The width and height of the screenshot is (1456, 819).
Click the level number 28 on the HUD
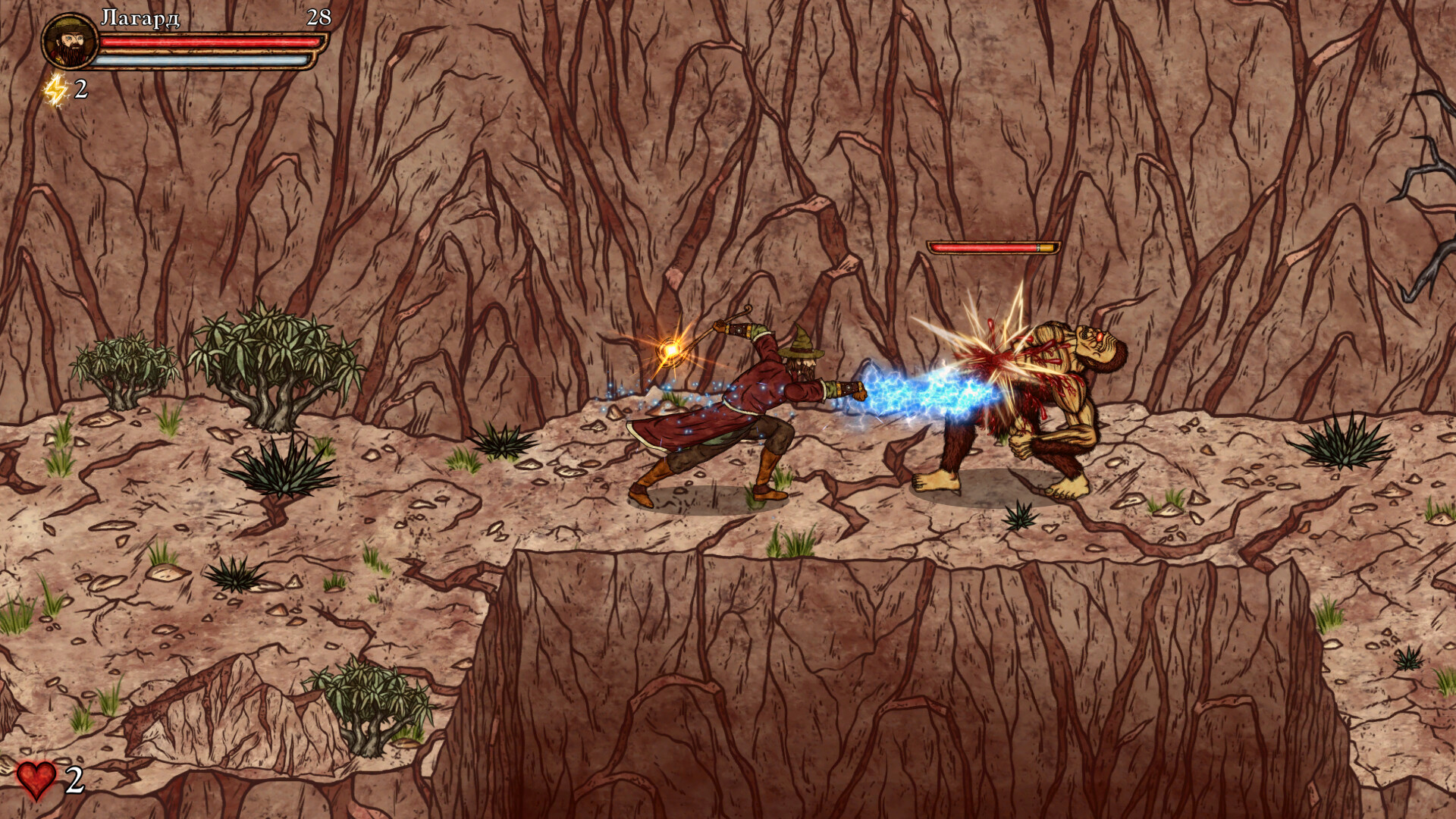coord(319,17)
